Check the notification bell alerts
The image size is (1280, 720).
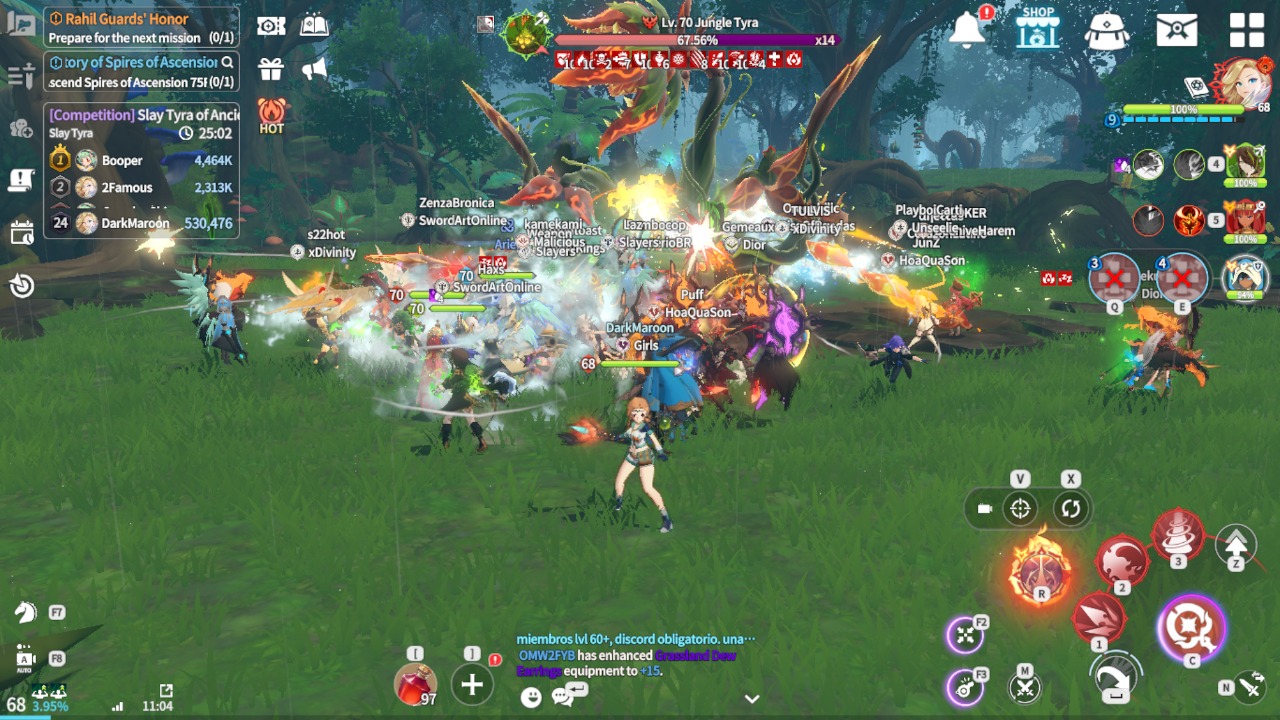[968, 30]
